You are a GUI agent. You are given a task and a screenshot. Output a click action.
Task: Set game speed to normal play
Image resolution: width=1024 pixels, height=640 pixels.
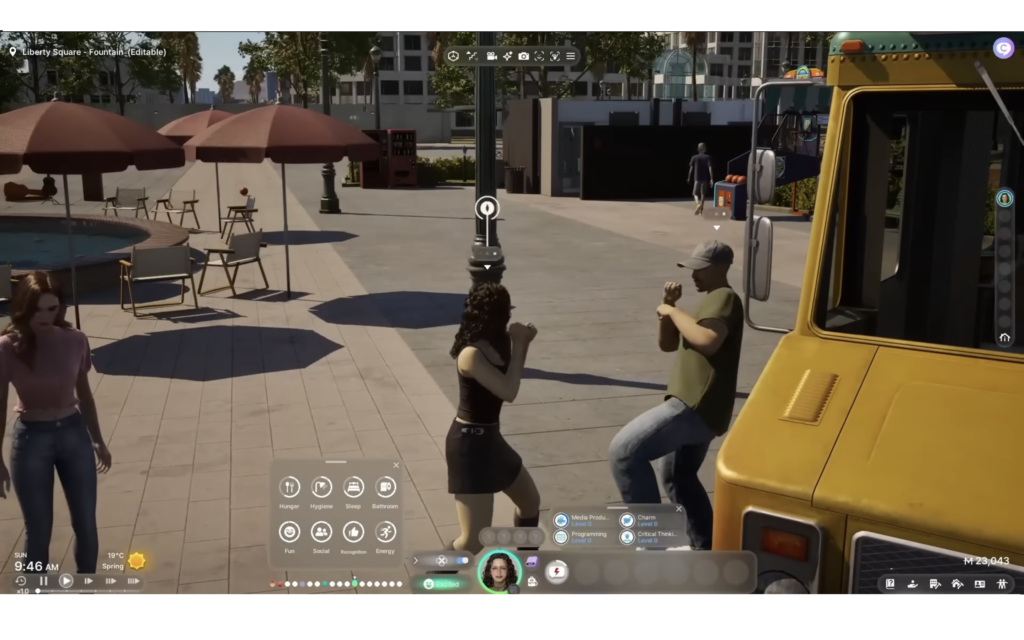click(x=66, y=580)
